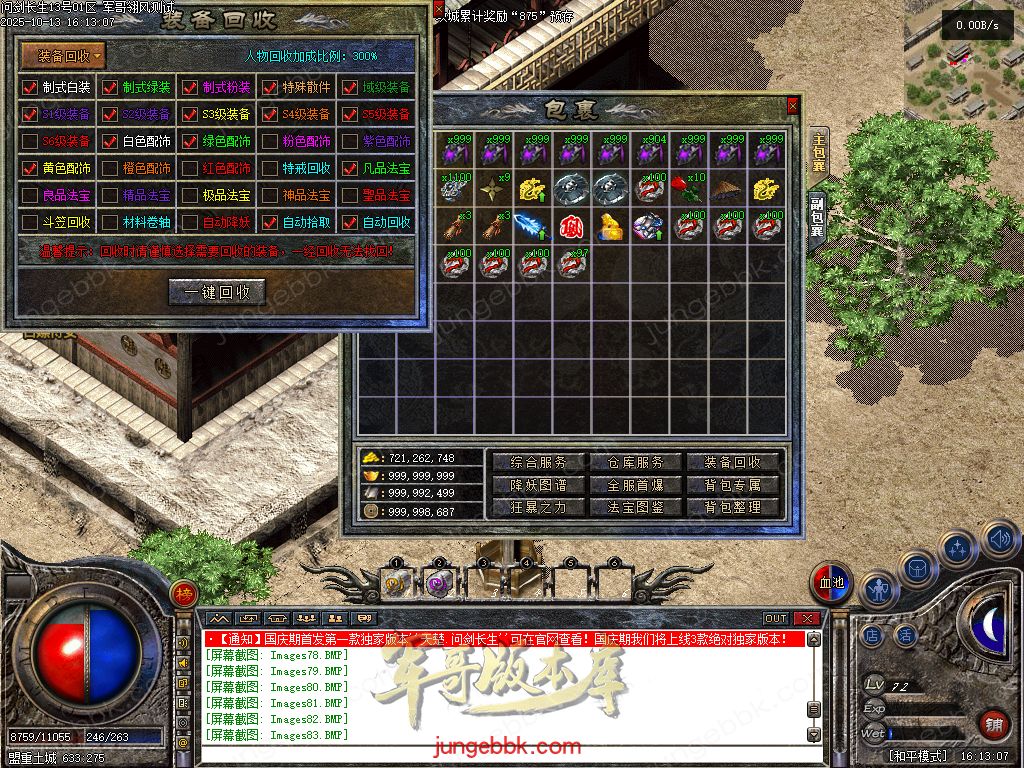
Task: Tick the 紫色配饰 checkbox
Action: click(350, 141)
